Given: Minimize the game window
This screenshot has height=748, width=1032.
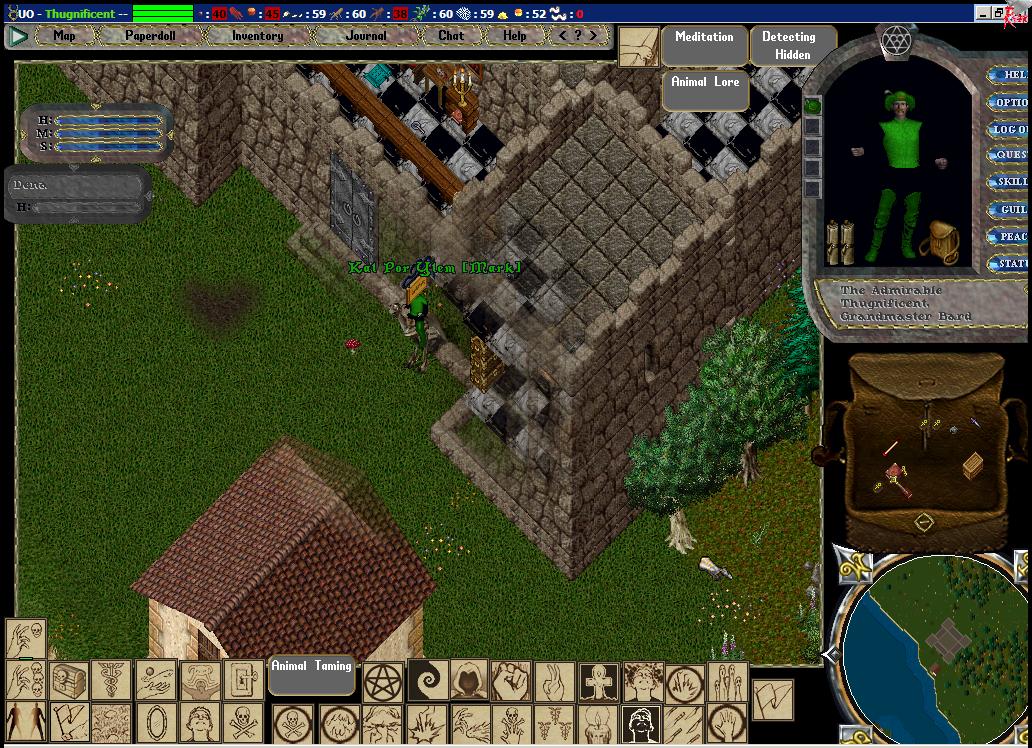Looking at the screenshot, I should tap(984, 14).
